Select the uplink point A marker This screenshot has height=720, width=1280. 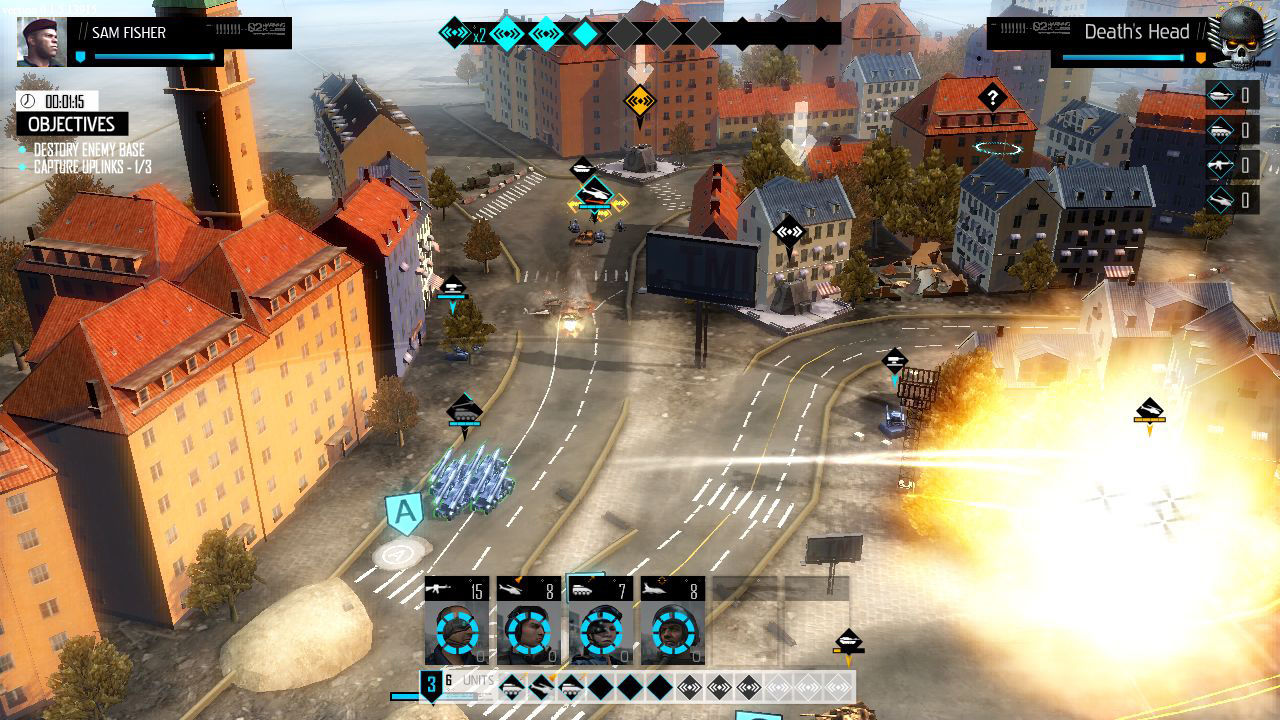click(x=404, y=513)
